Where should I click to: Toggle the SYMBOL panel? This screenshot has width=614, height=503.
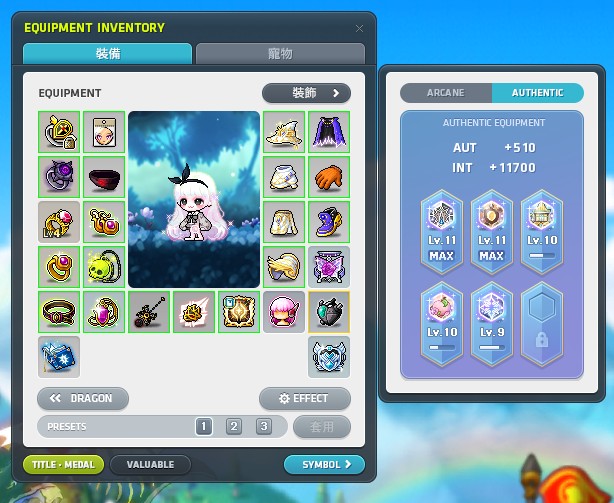324,464
